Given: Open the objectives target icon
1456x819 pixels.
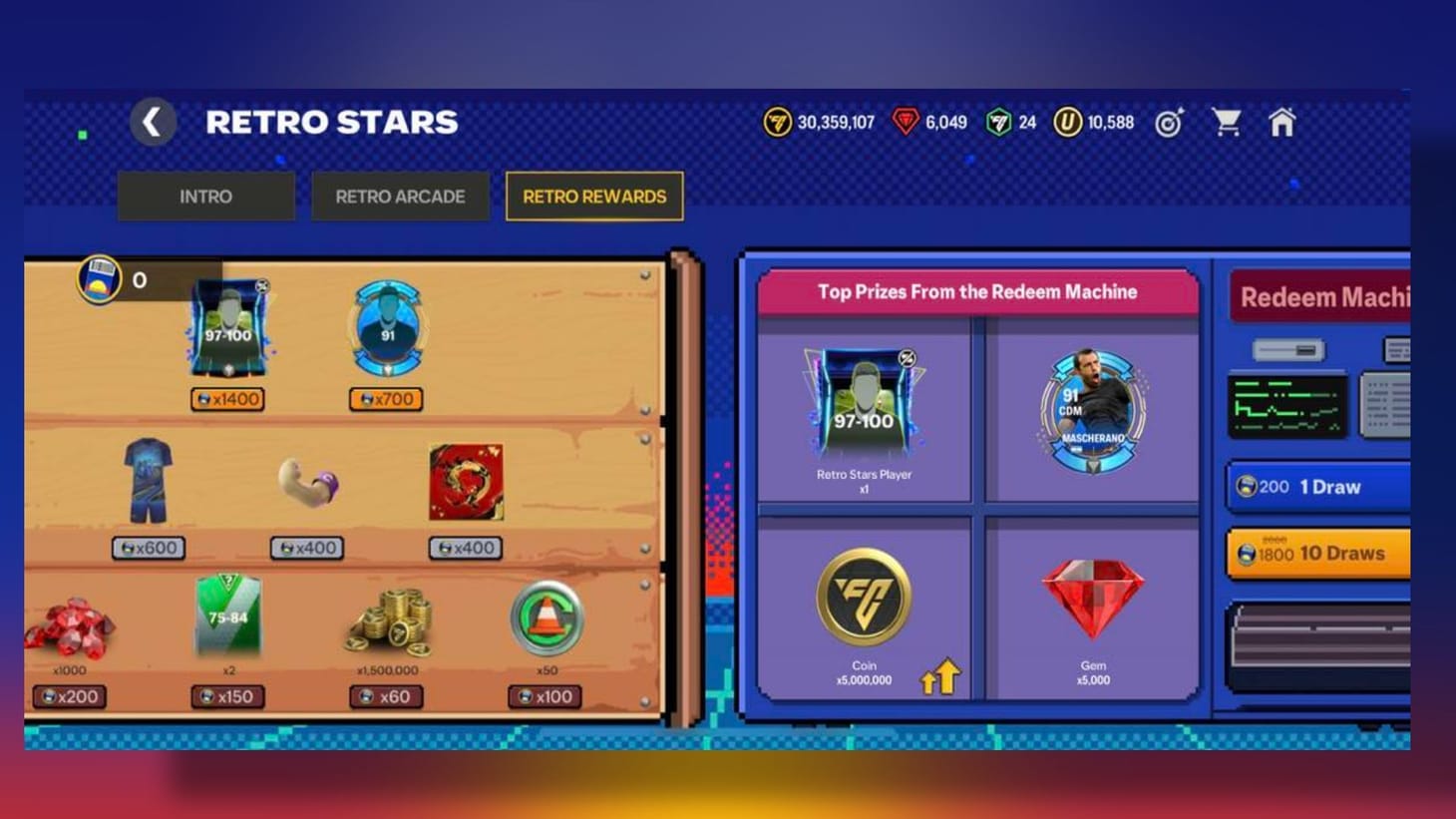Looking at the screenshot, I should pyautogui.click(x=1167, y=121).
